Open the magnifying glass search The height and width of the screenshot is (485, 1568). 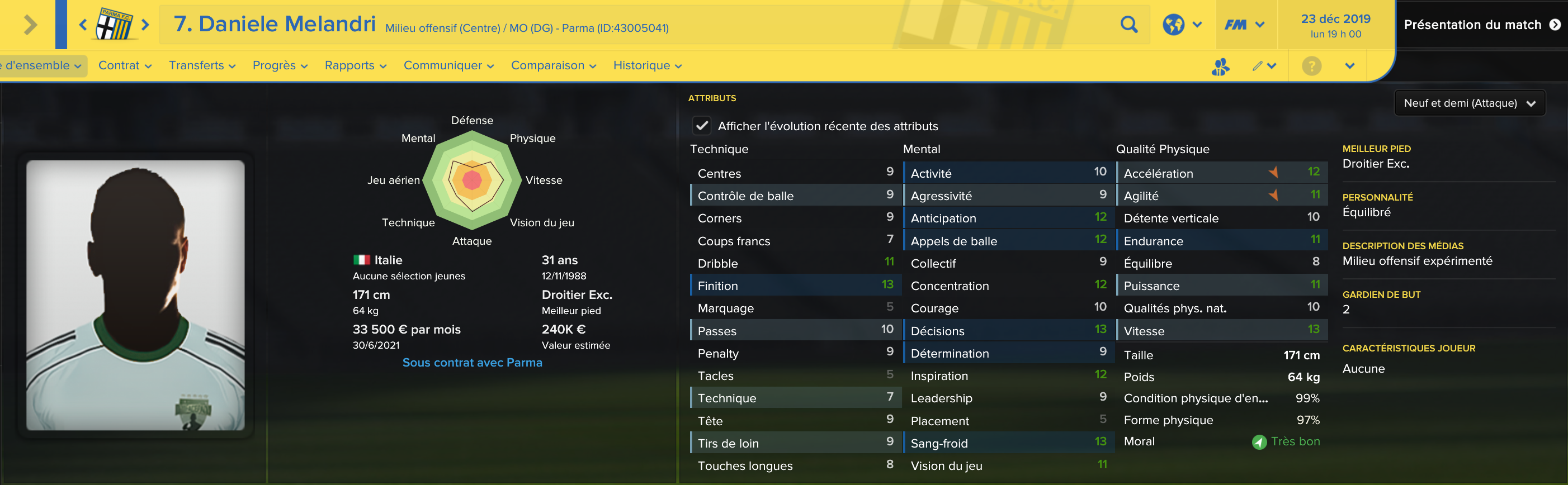tap(1128, 25)
